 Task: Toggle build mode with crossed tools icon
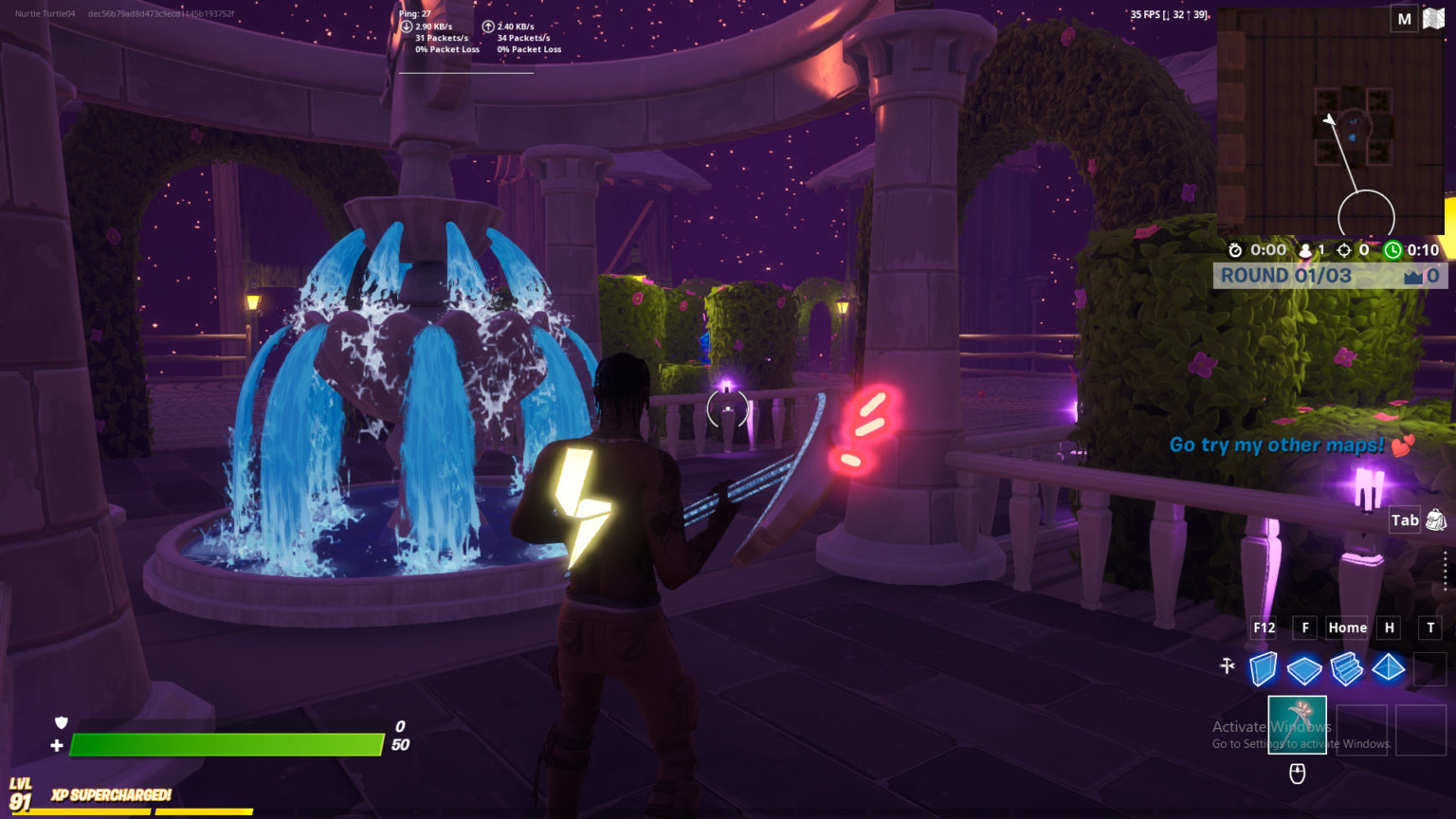[x=1228, y=666]
